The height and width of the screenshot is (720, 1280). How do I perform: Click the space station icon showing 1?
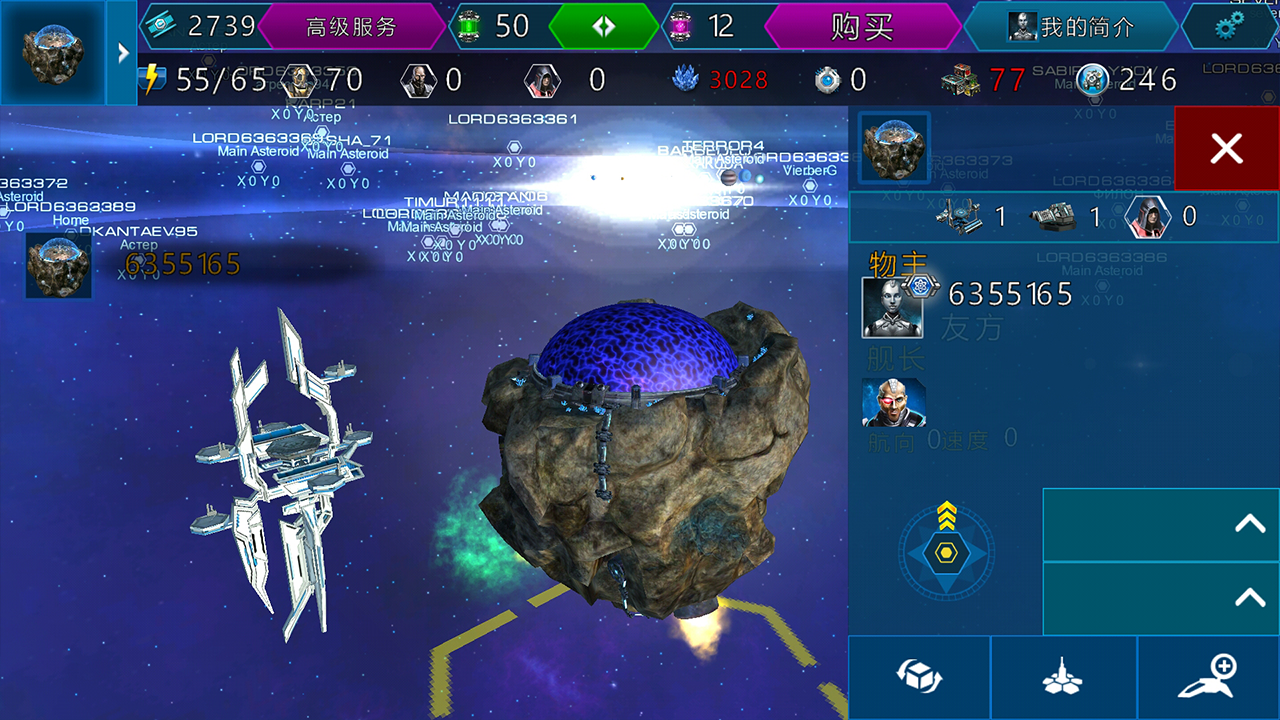957,216
